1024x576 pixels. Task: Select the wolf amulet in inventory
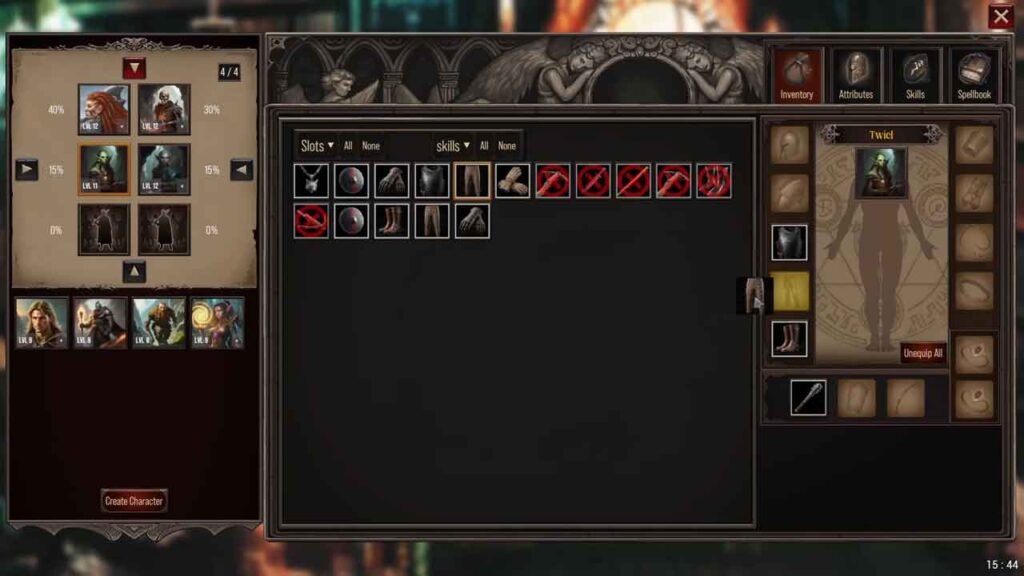pyautogui.click(x=311, y=181)
